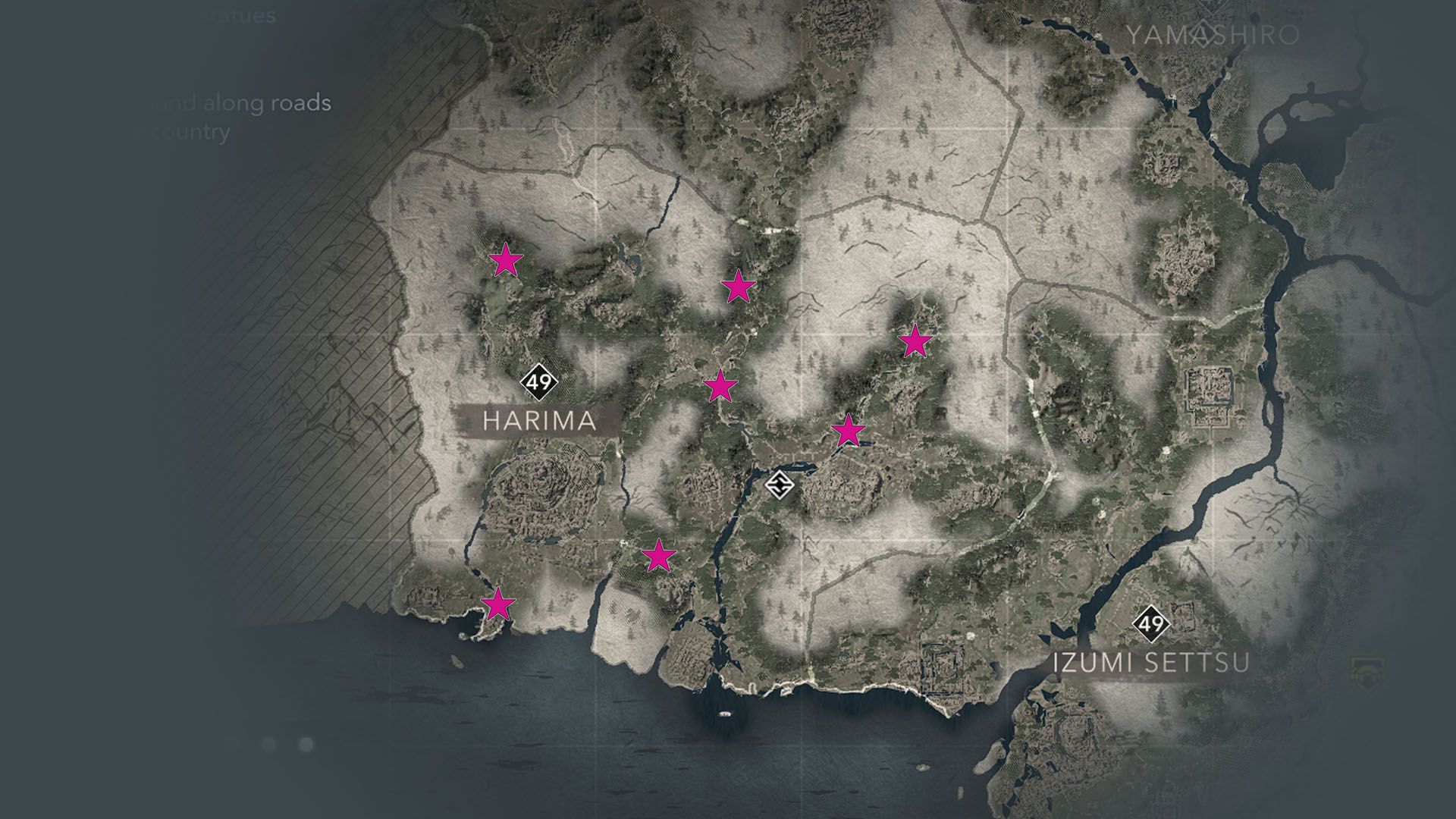The height and width of the screenshot is (819, 1456).
Task: Select the level 49 diamond icon near HARIMA
Action: [x=539, y=384]
